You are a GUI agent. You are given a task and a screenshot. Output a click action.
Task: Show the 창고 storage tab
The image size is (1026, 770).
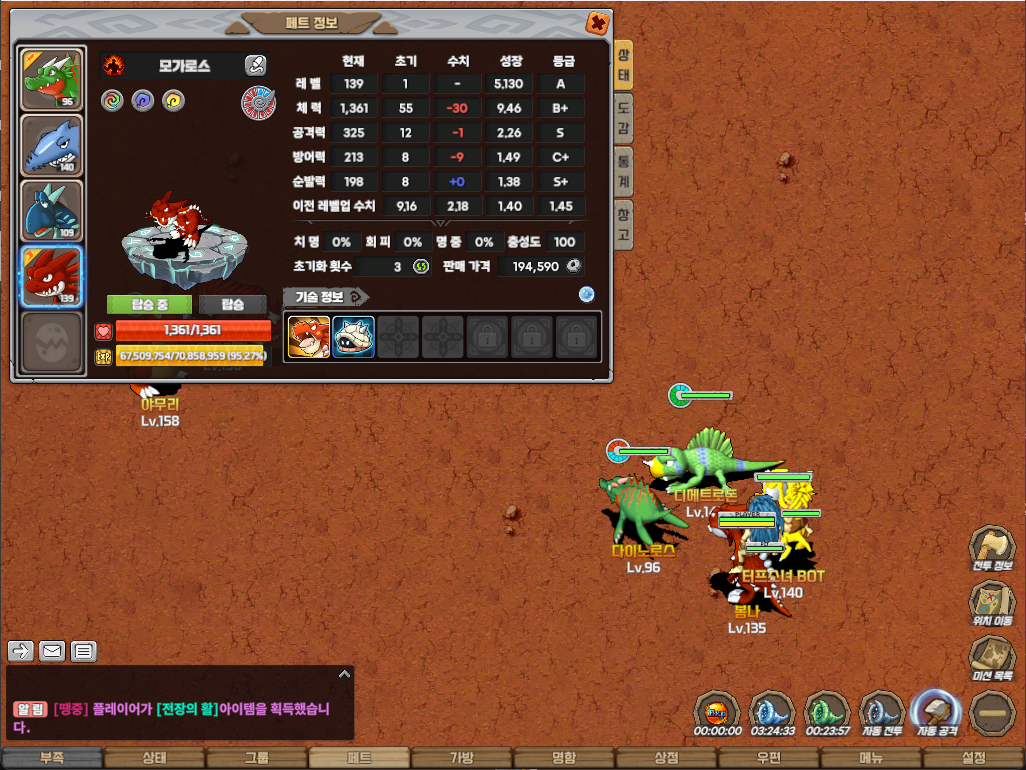(x=623, y=224)
